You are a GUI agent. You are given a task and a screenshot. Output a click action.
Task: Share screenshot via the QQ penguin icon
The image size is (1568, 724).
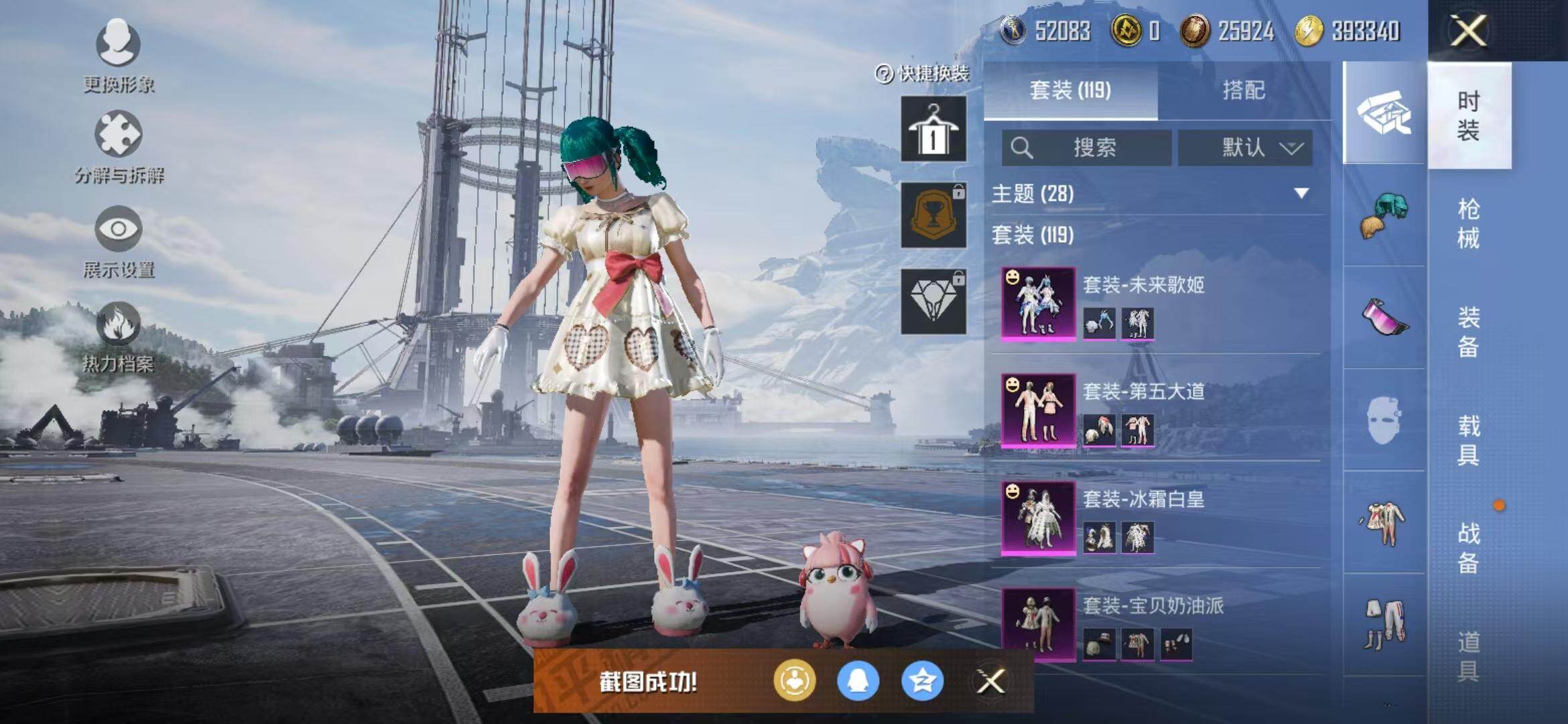pos(858,681)
